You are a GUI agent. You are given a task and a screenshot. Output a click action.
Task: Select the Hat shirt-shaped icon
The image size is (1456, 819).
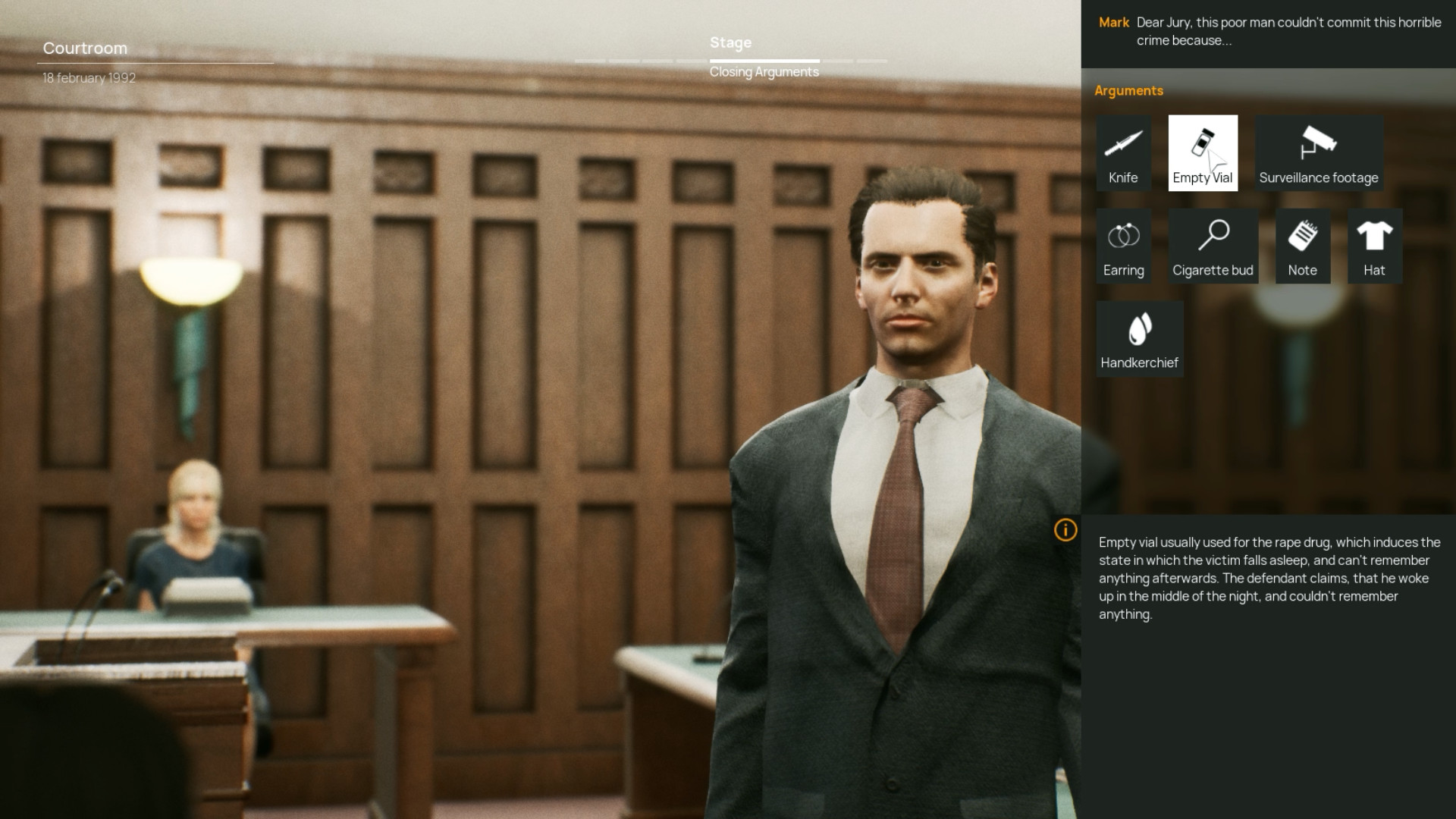tap(1374, 246)
